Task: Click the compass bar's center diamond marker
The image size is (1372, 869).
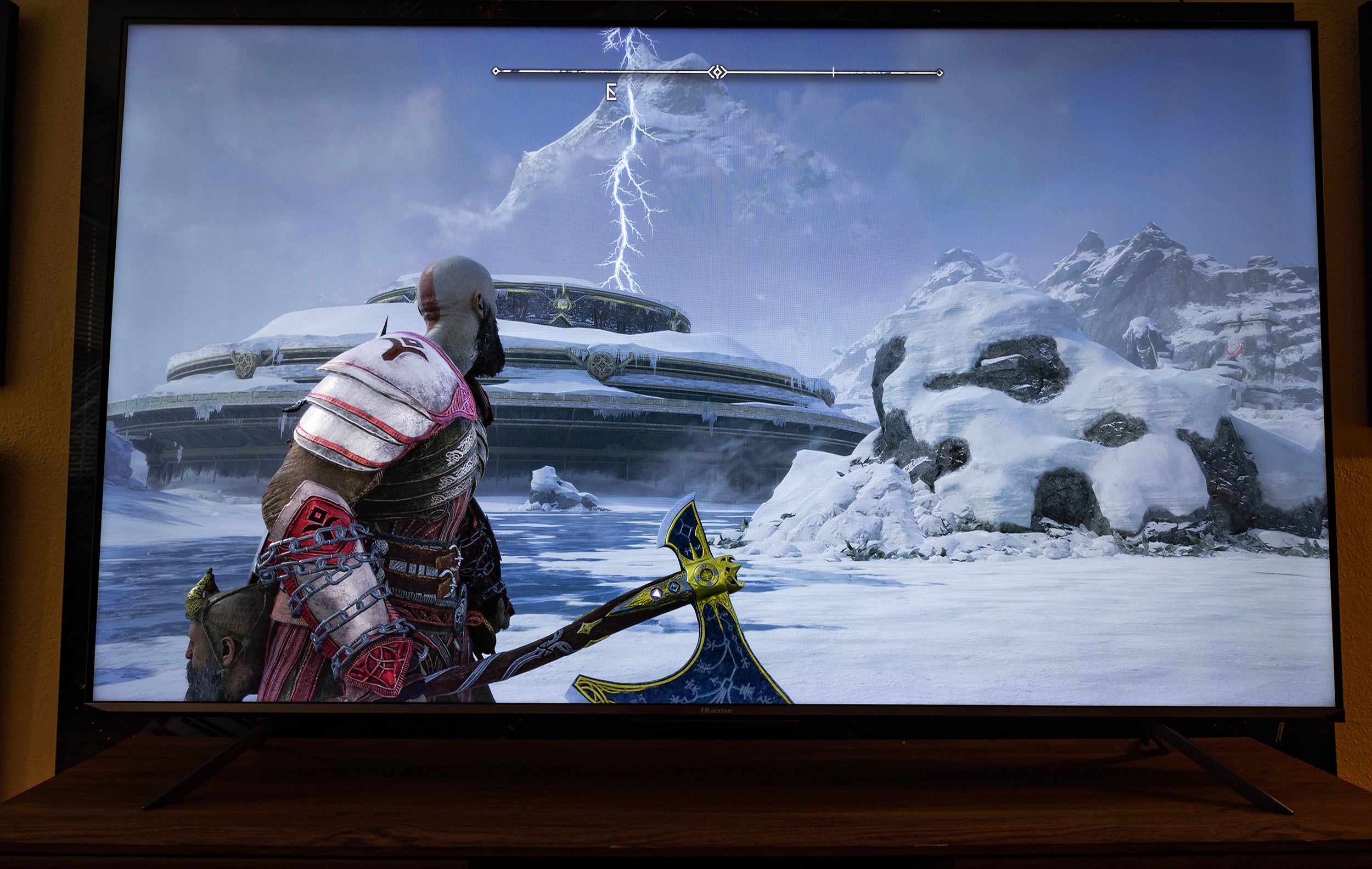Action: pyautogui.click(x=717, y=72)
